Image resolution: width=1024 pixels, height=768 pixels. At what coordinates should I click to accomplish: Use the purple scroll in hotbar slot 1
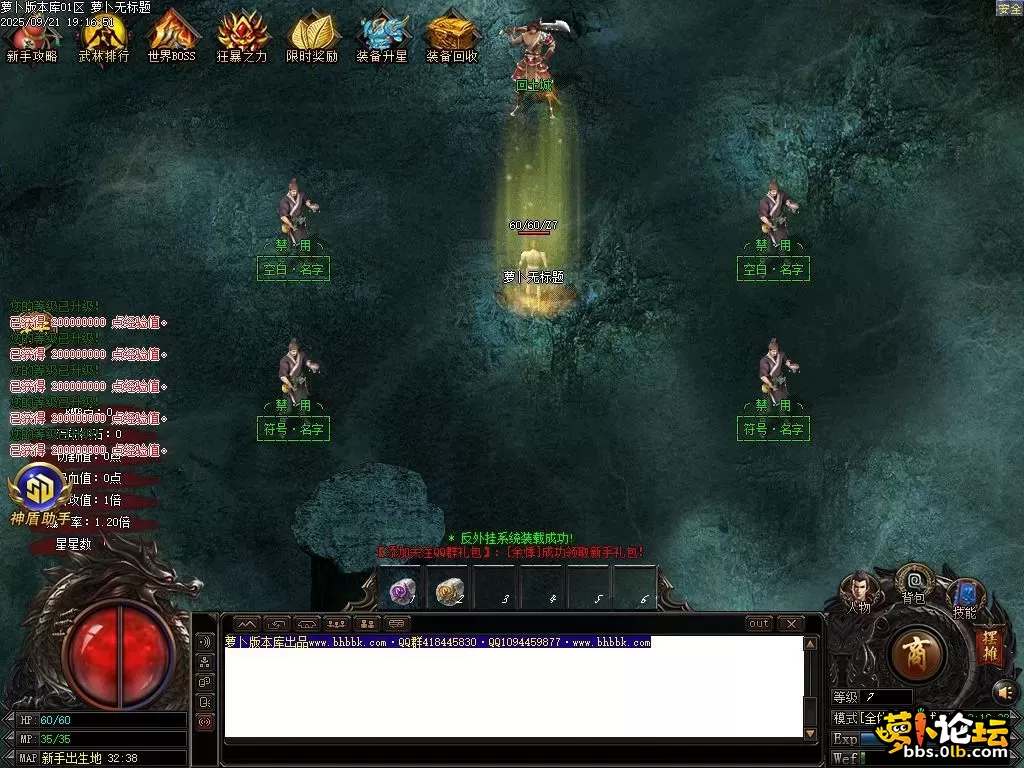(x=402, y=591)
